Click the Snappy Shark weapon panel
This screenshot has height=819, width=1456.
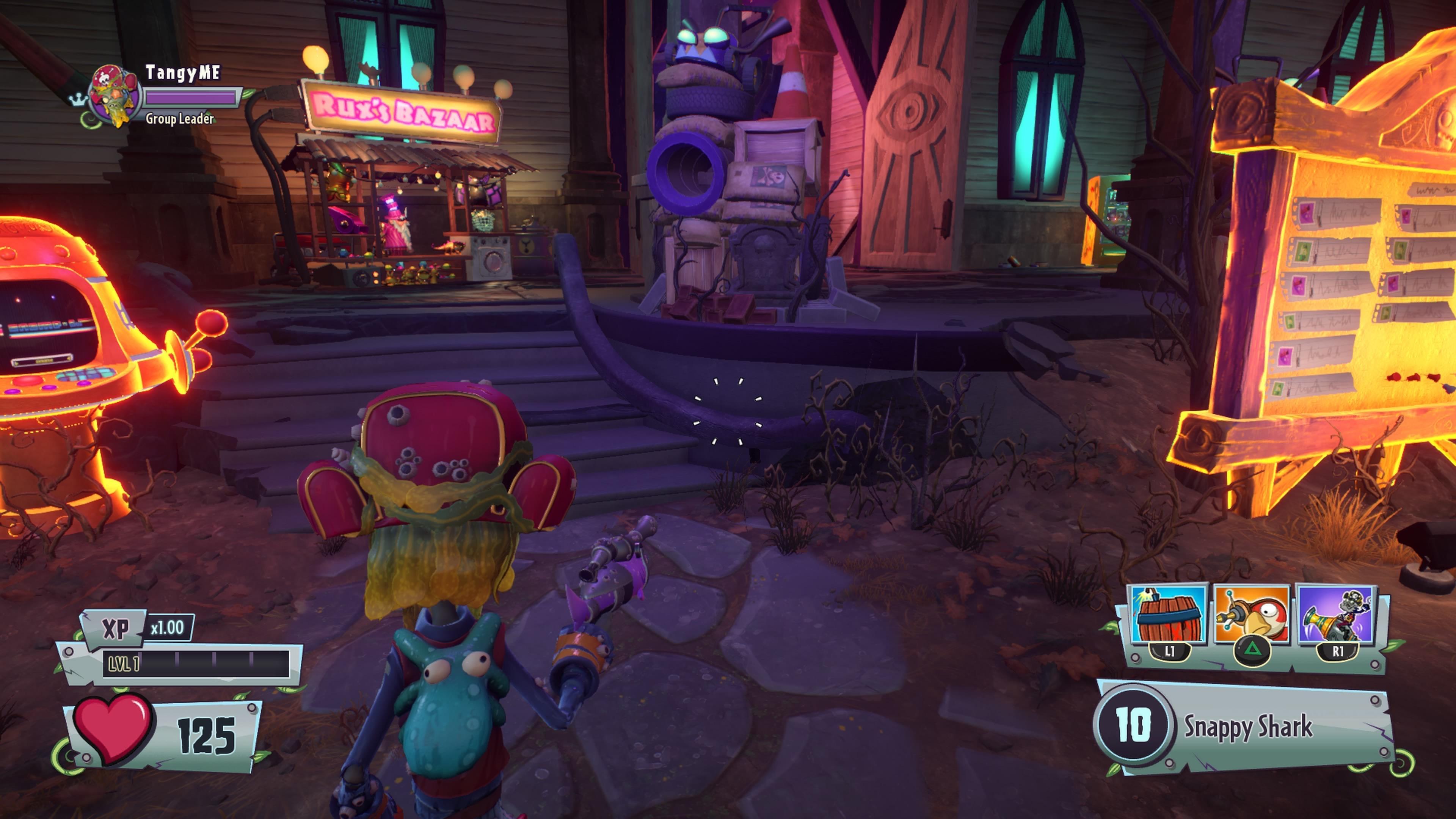(x=1244, y=726)
